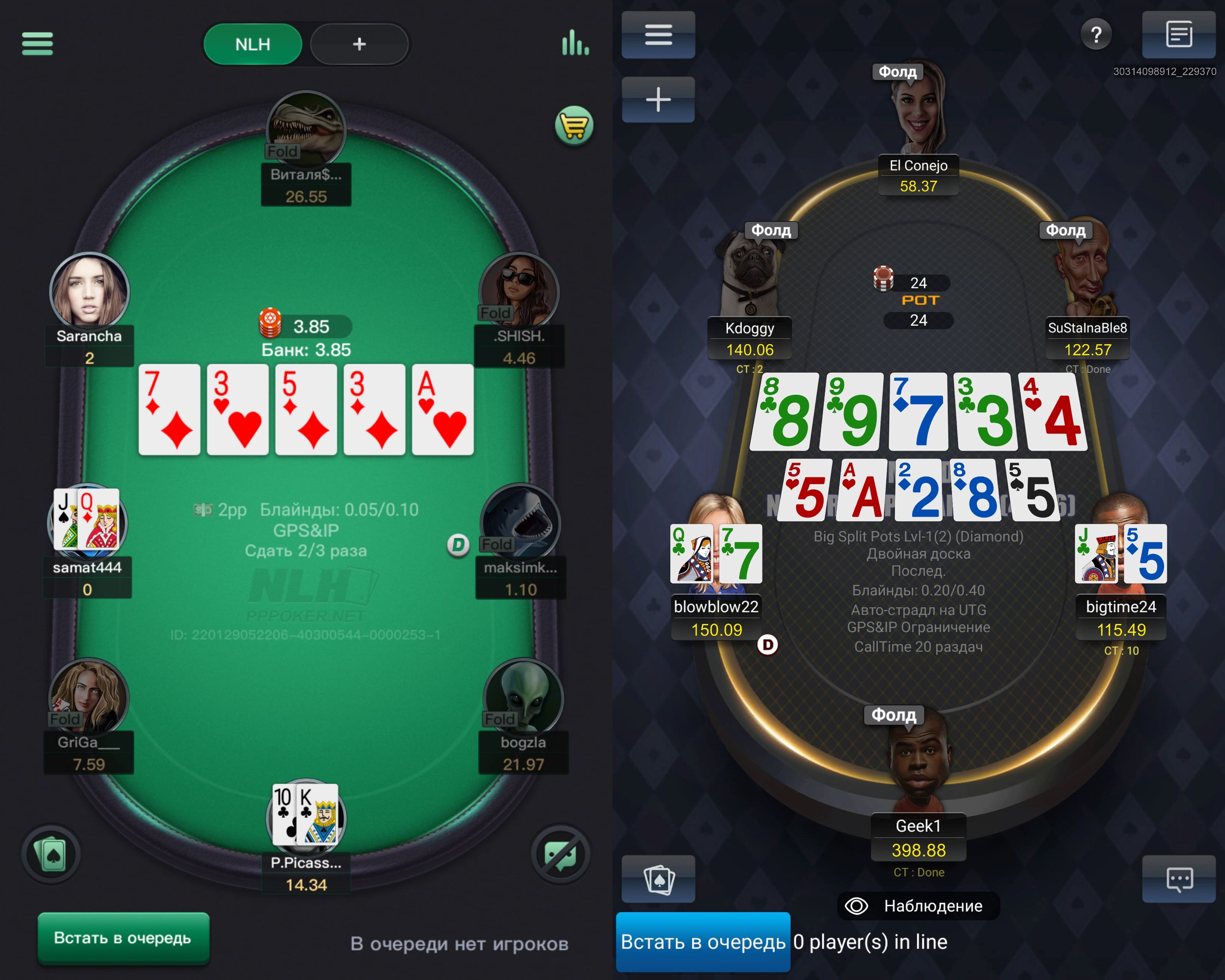The image size is (1225, 980).
Task: Click the blue plus button to add a table
Action: click(658, 100)
